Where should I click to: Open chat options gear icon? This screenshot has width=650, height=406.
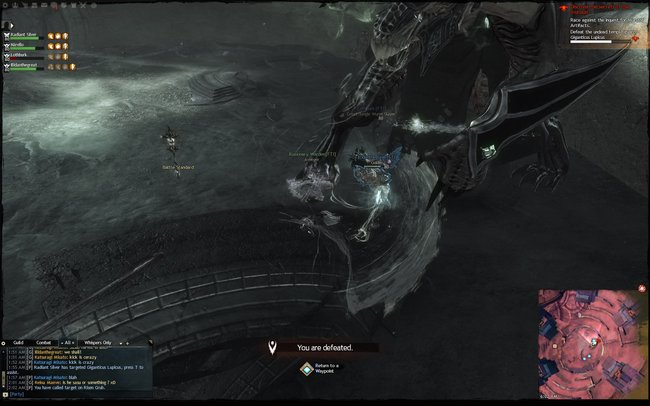pos(4,342)
